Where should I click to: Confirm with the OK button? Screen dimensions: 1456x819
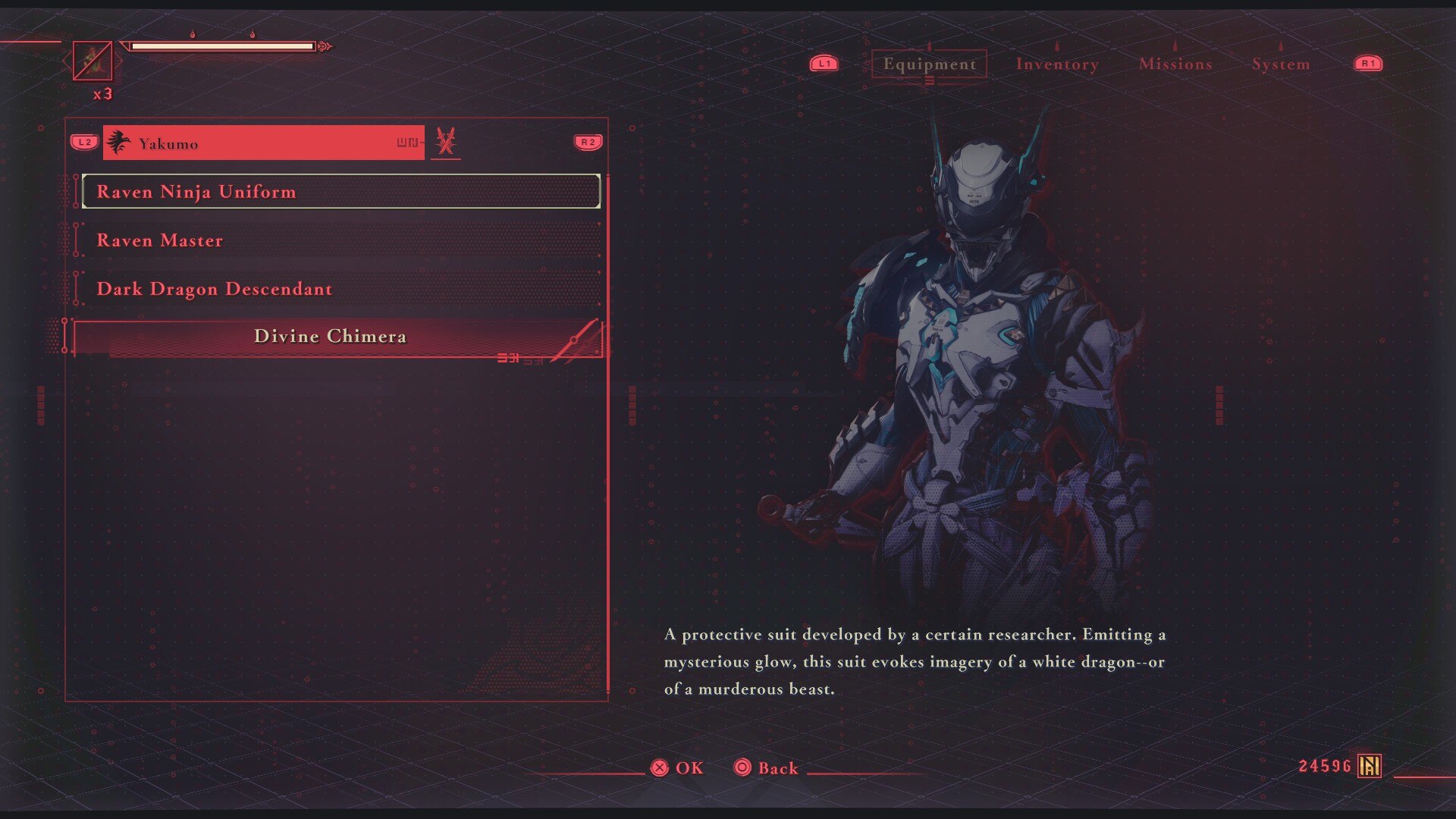pos(677,768)
